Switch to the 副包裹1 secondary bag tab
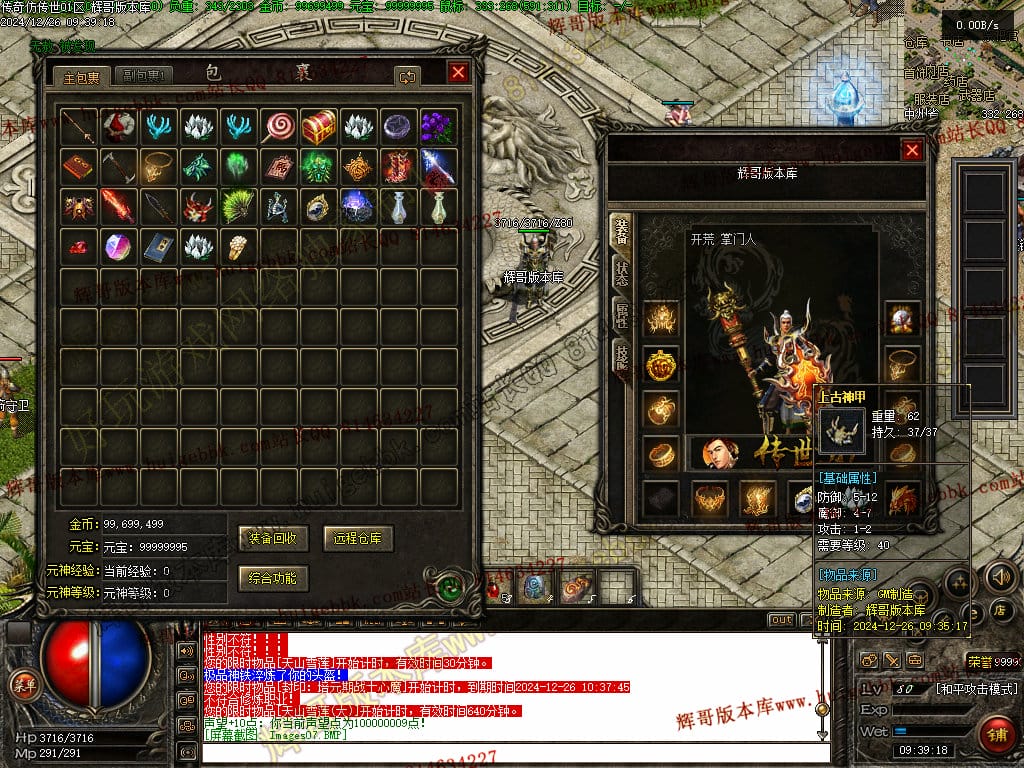The height and width of the screenshot is (768, 1024). click(x=144, y=76)
